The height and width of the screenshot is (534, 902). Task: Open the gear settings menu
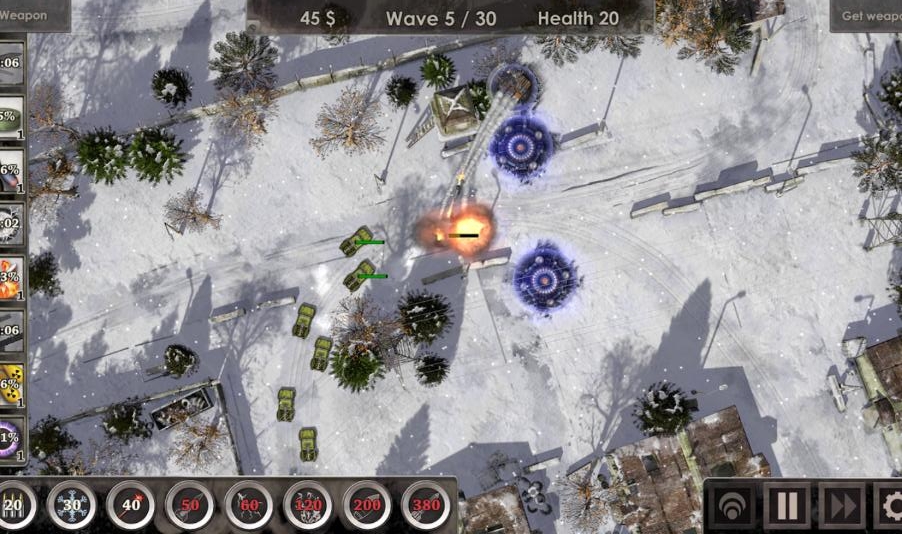[889, 506]
